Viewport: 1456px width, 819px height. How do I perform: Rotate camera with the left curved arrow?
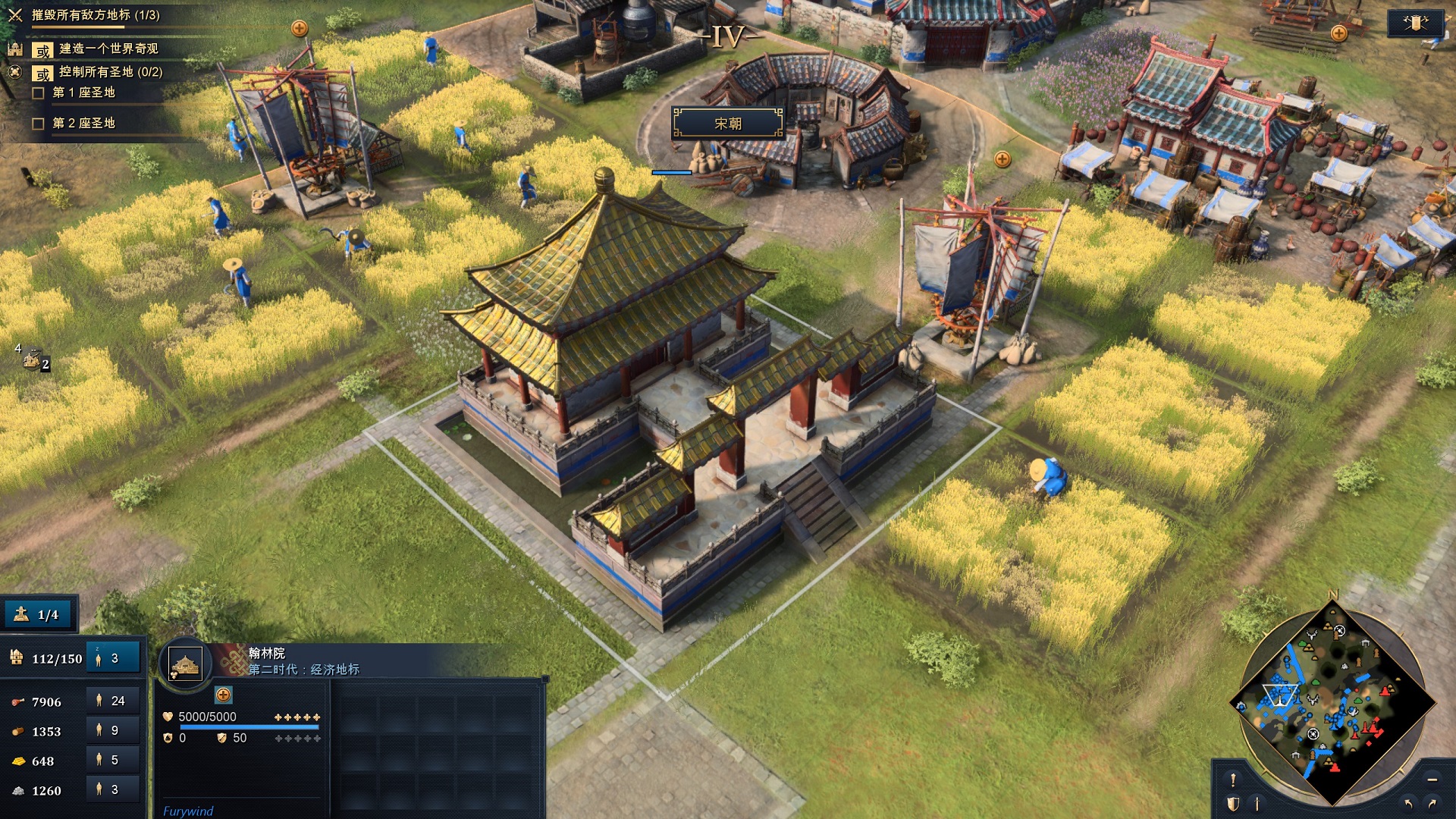pos(1408,804)
